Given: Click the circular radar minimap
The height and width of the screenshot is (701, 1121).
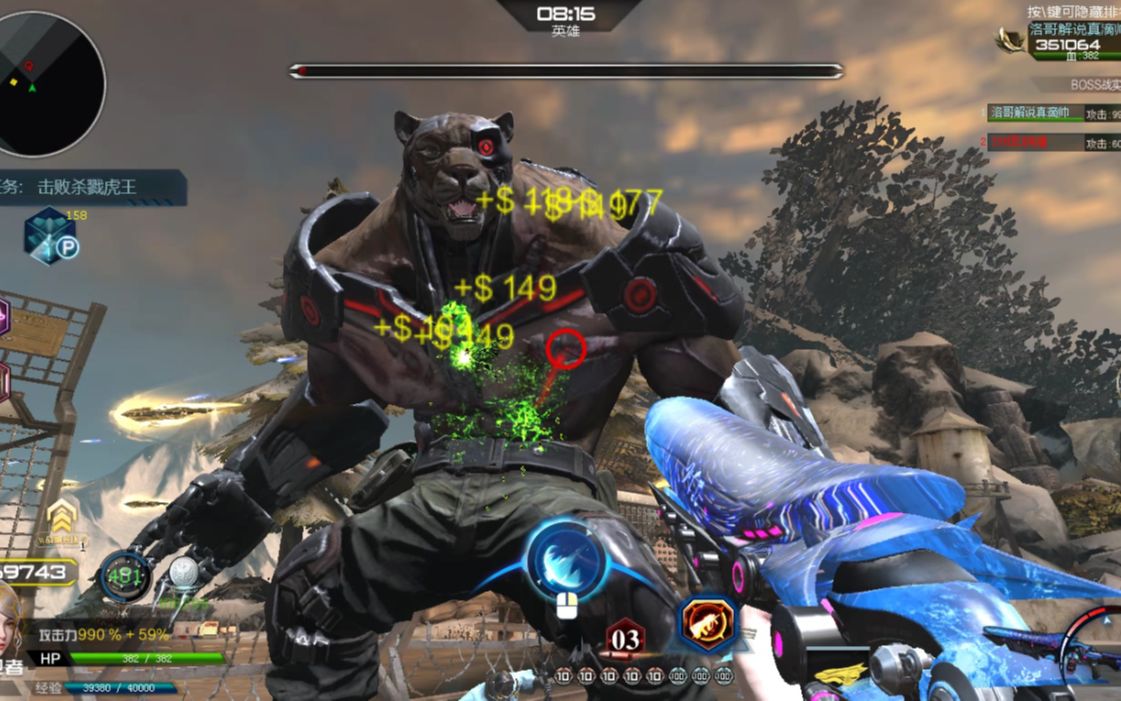Looking at the screenshot, I should (x=52, y=84).
